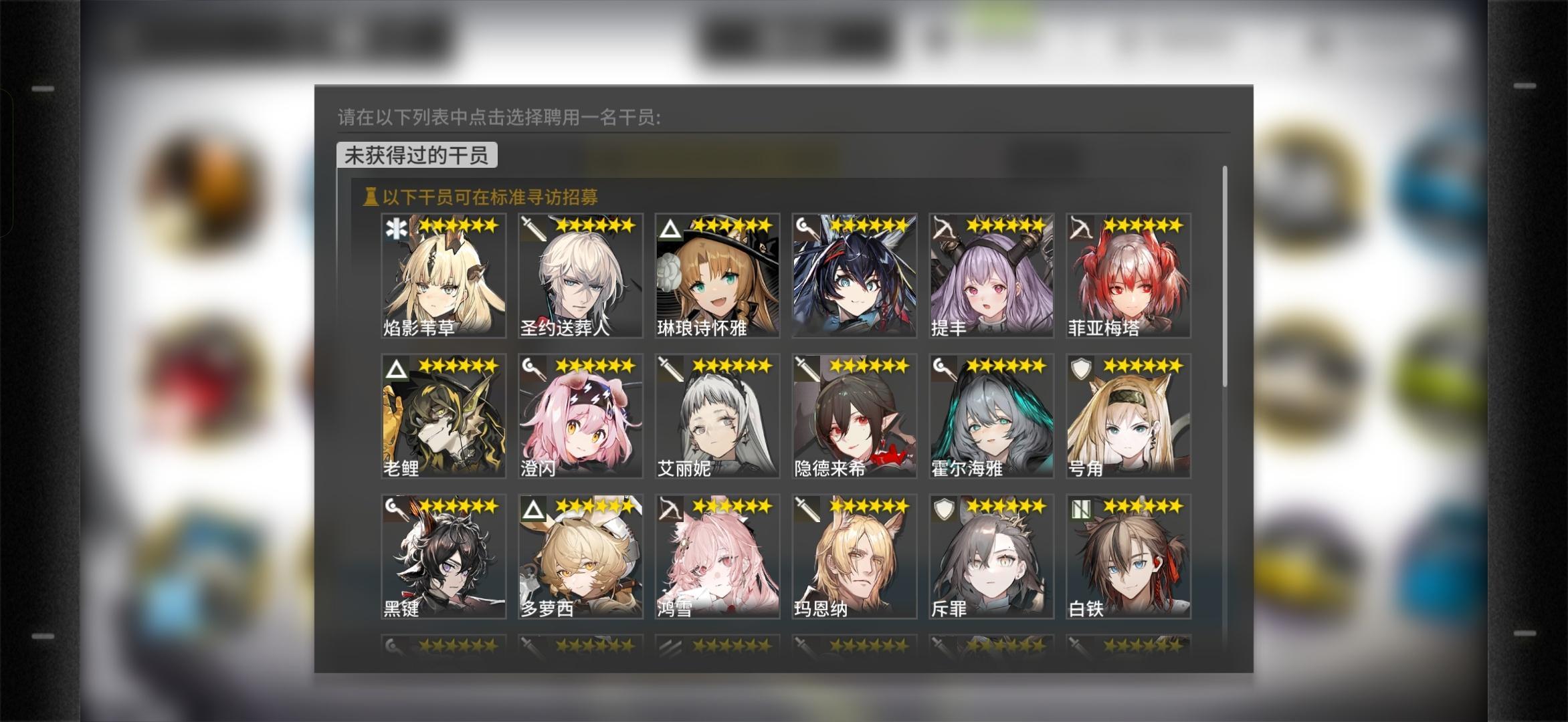Viewport: 1568px width, 722px height.
Task: Click the 未获得过的干员 tab label
Action: (x=418, y=154)
